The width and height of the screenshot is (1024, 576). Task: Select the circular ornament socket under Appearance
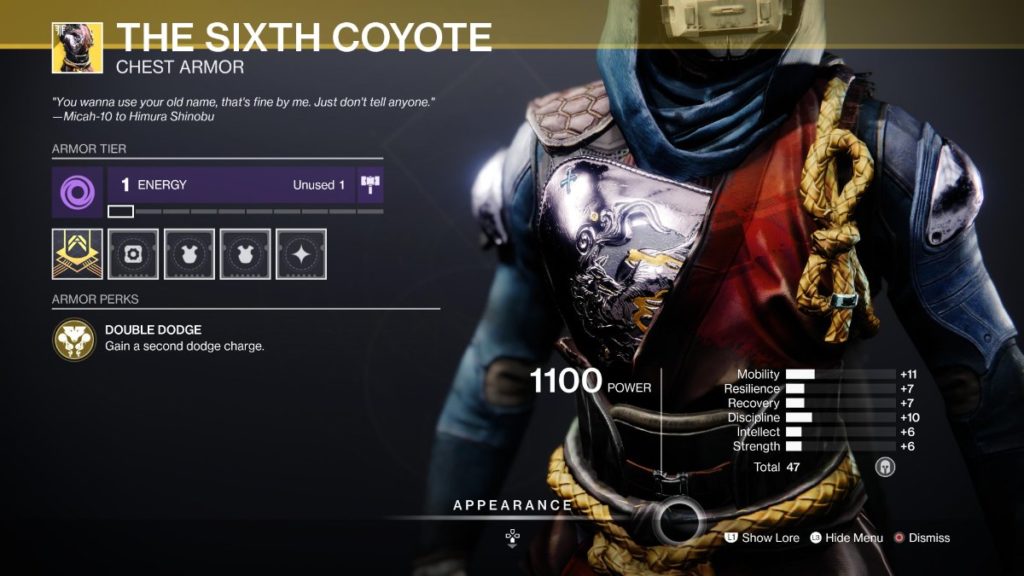coord(680,520)
